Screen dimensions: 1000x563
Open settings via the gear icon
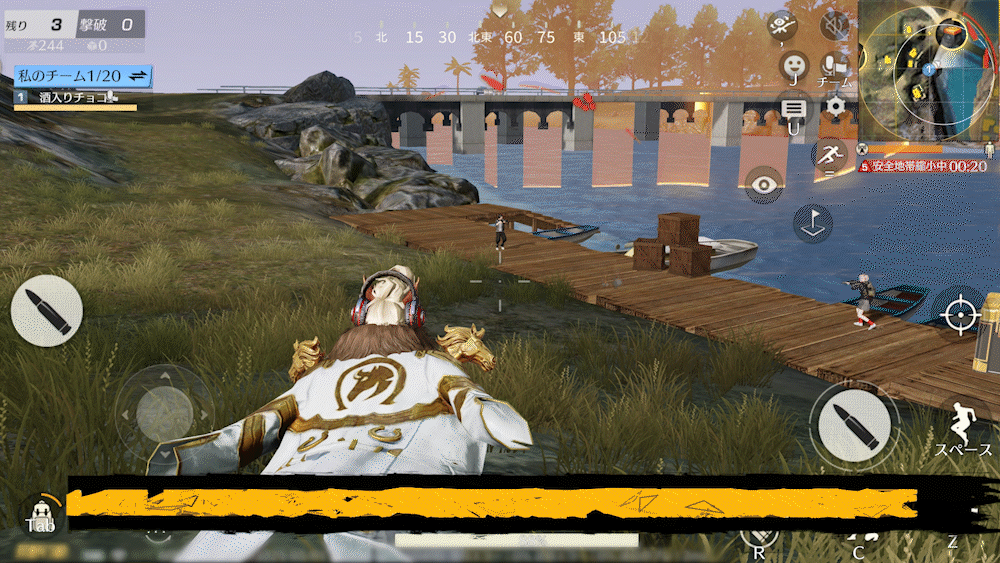(834, 105)
